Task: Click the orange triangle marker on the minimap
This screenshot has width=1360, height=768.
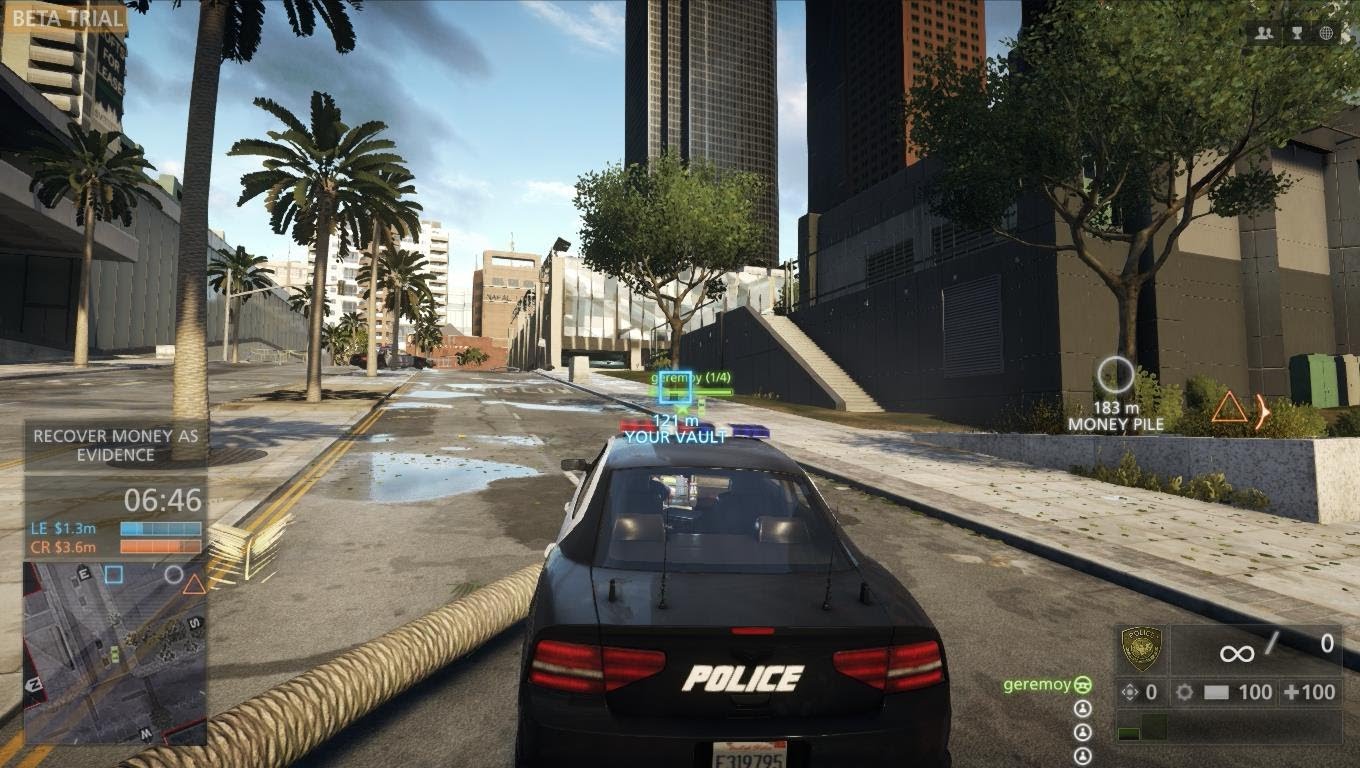Action: tap(194, 584)
